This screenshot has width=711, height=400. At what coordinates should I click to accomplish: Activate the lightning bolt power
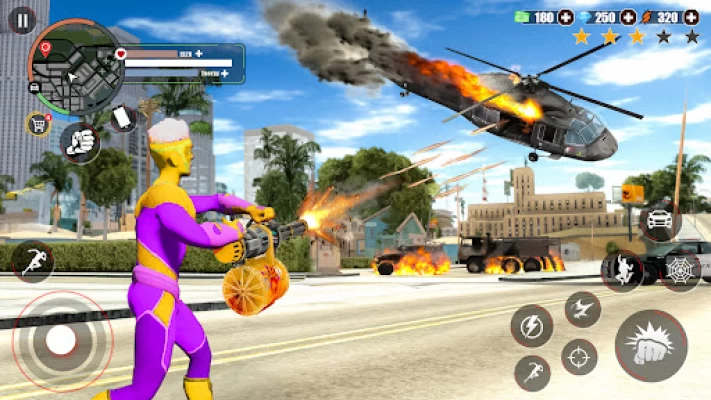(532, 326)
